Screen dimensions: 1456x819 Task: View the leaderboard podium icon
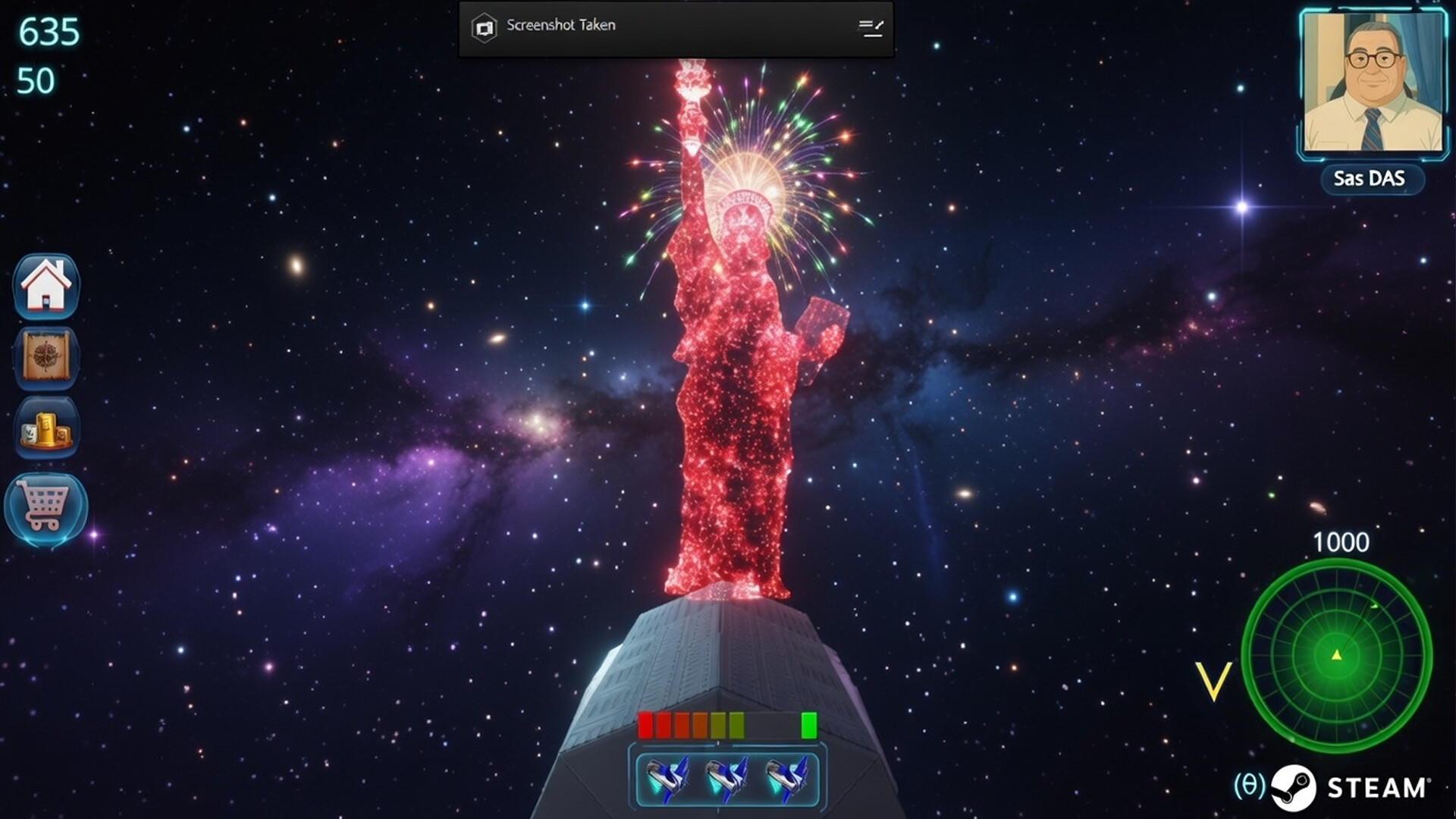tap(47, 429)
